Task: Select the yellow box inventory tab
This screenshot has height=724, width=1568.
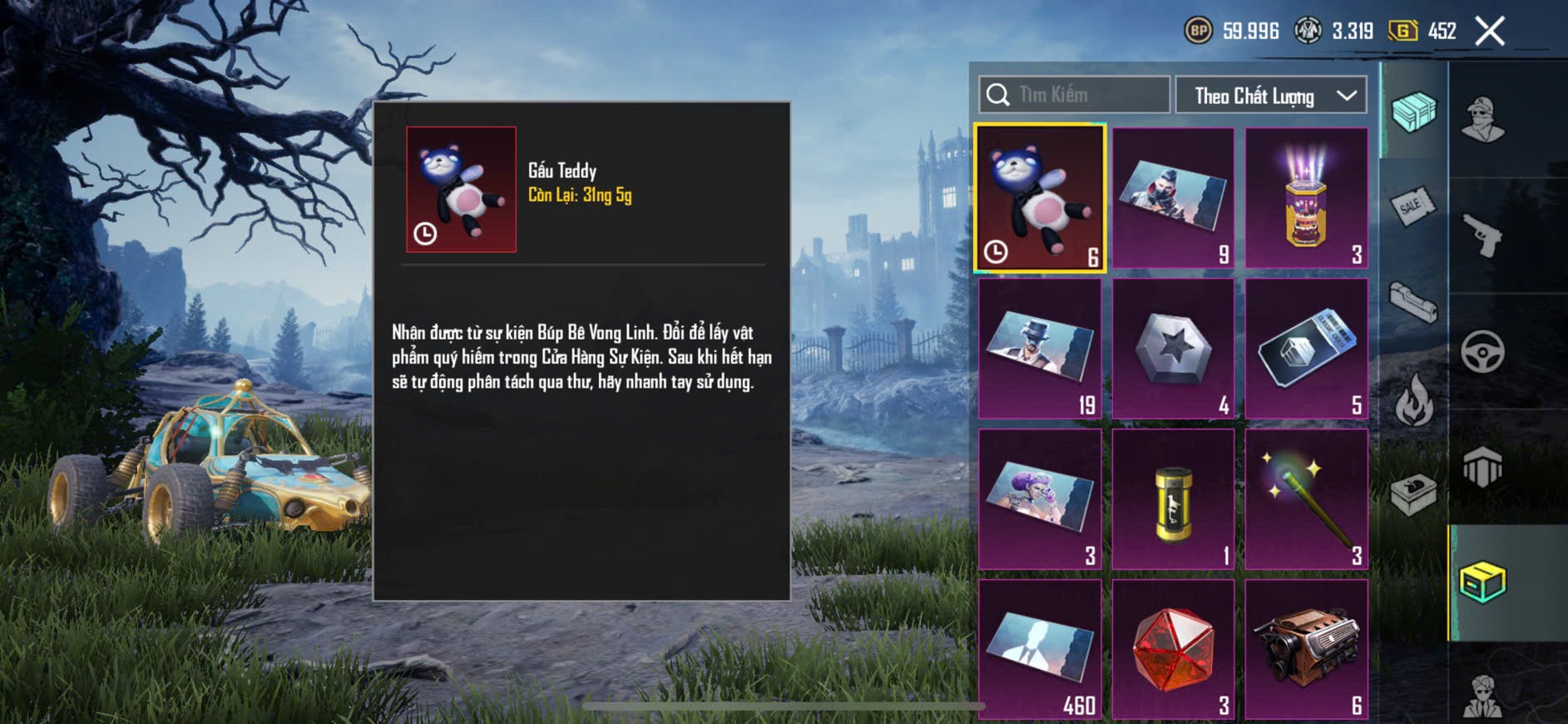Action: 1482,582
